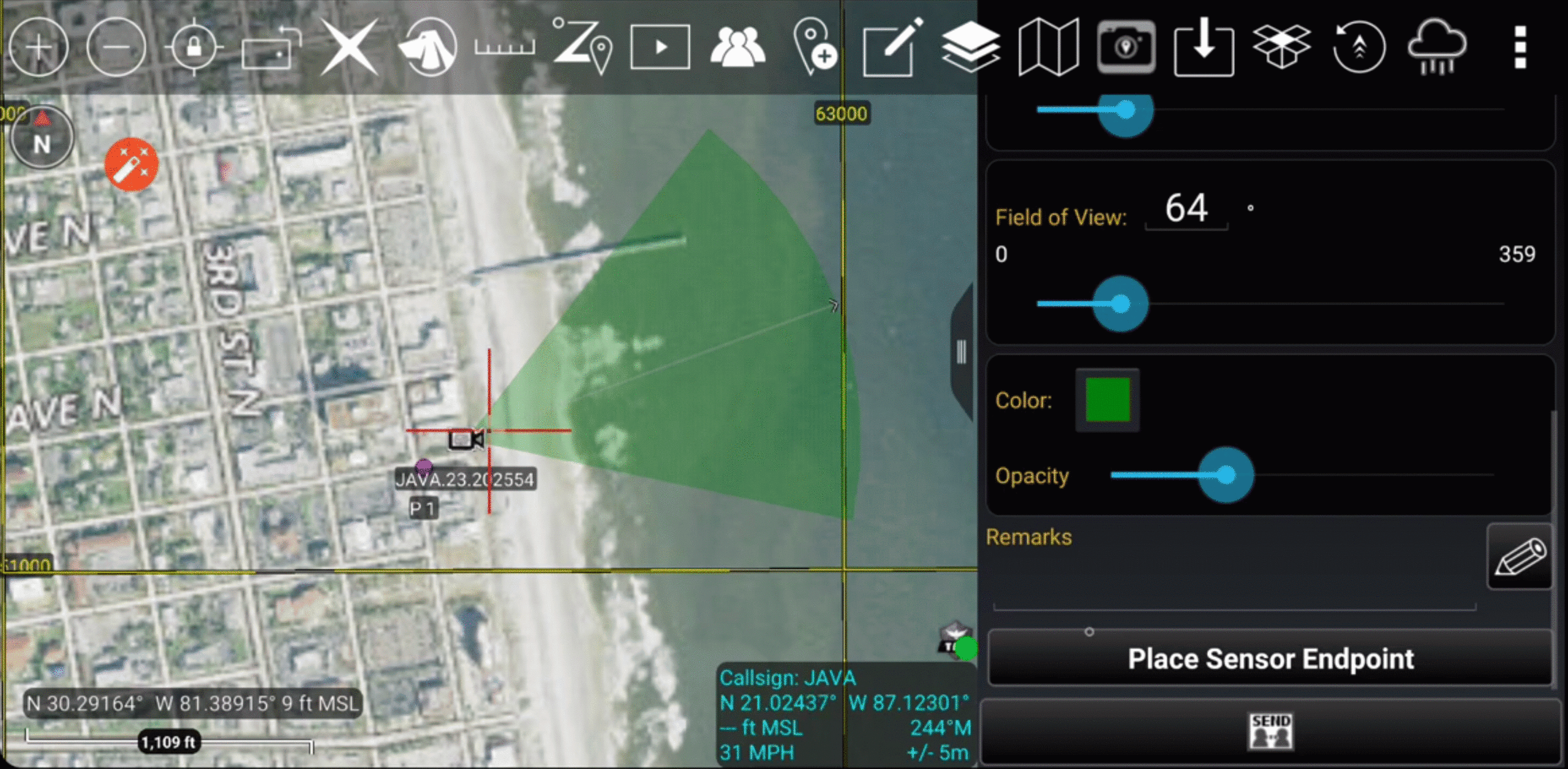Open the layers stack icon

pos(970,47)
